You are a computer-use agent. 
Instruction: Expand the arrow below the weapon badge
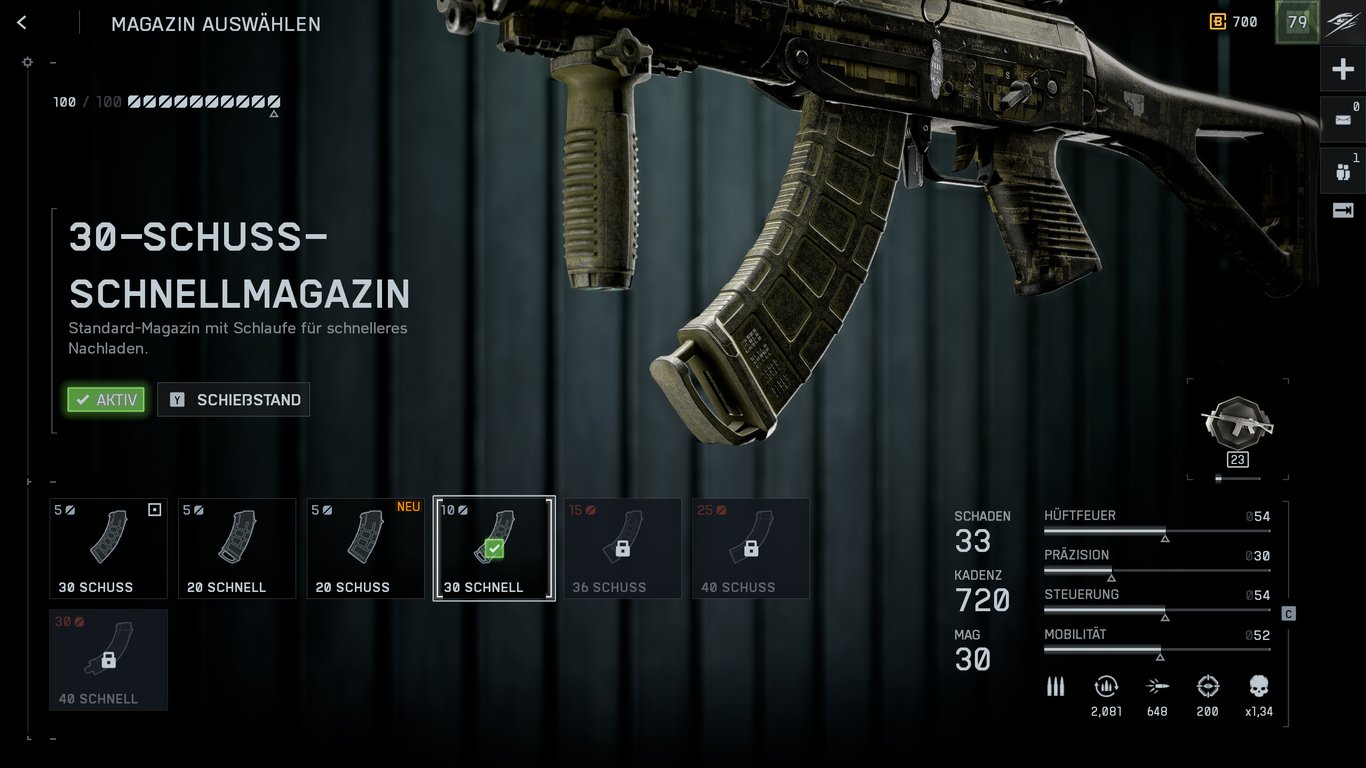click(1237, 477)
